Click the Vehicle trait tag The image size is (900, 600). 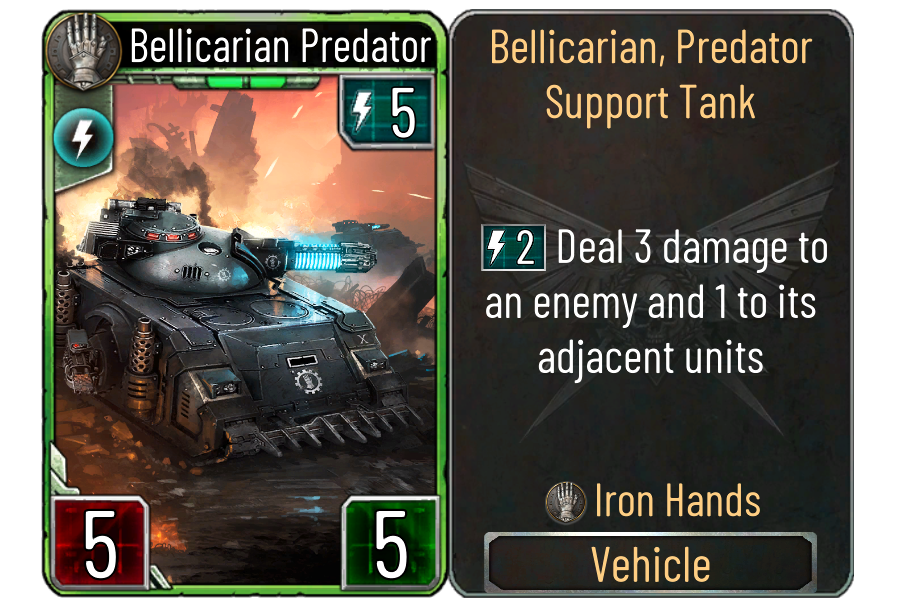pyautogui.click(x=651, y=564)
